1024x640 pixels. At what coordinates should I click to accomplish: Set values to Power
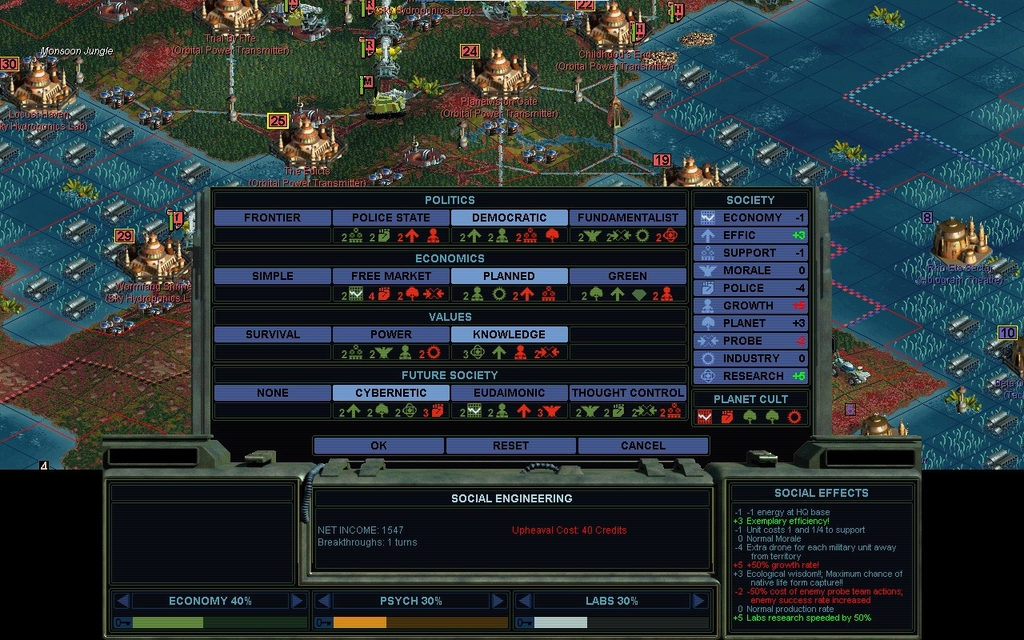click(390, 335)
